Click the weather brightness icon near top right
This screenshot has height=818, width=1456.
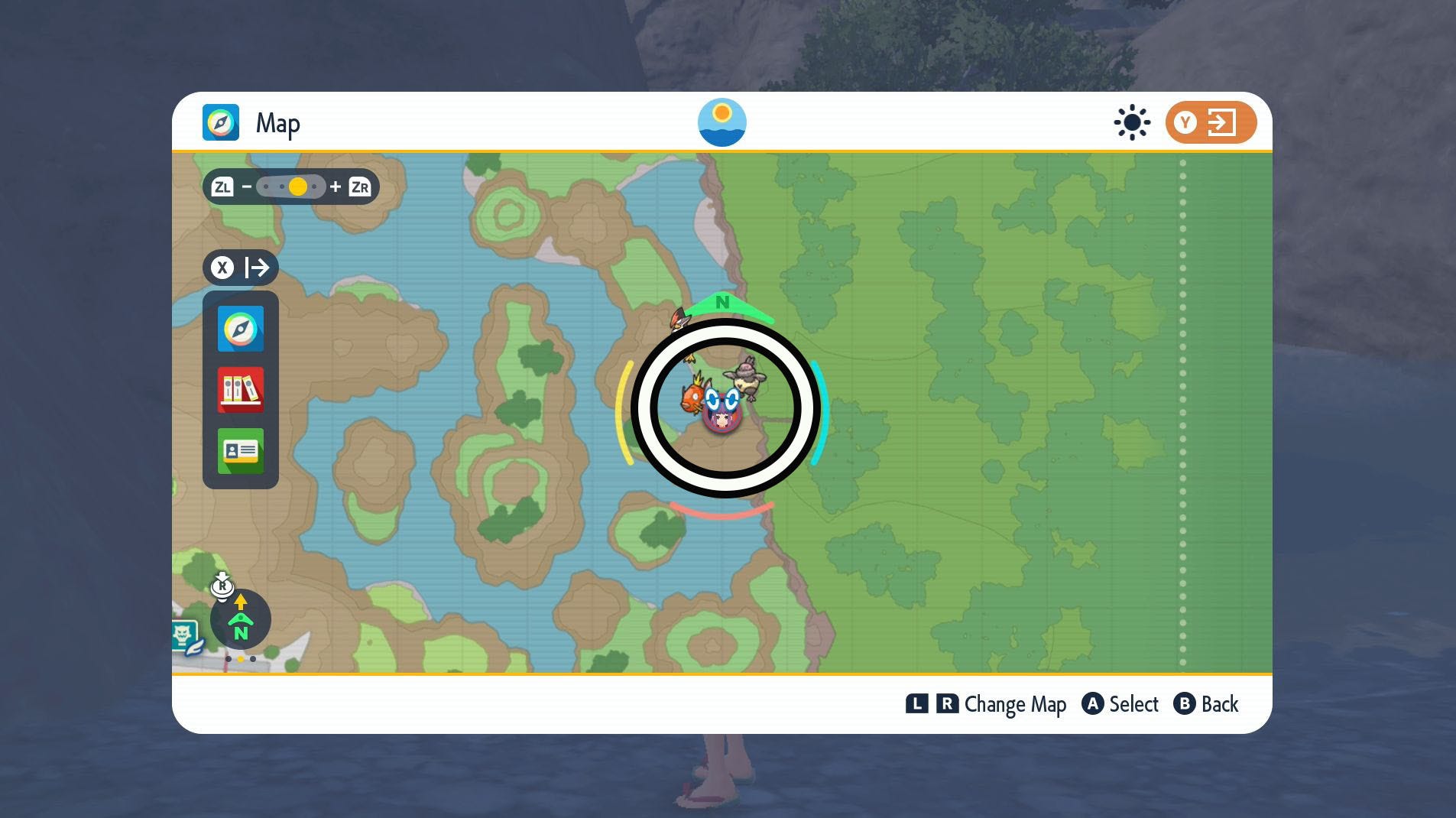[x=1130, y=122]
